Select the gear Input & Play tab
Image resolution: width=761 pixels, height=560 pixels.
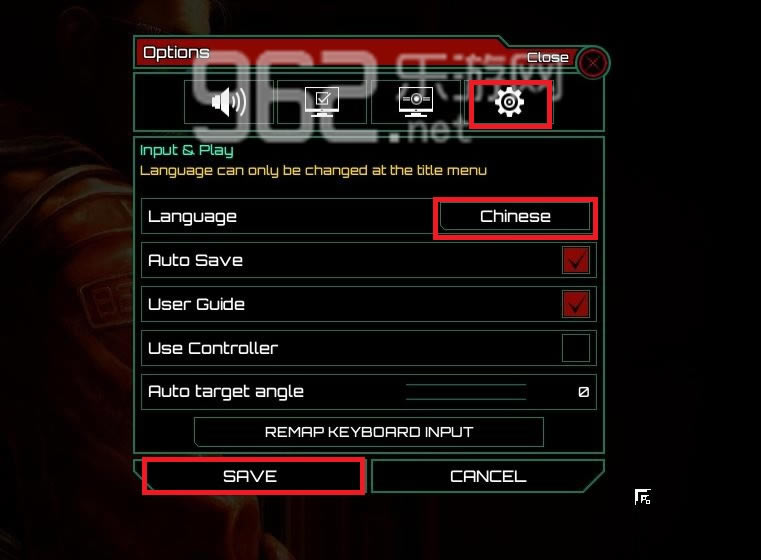point(510,102)
